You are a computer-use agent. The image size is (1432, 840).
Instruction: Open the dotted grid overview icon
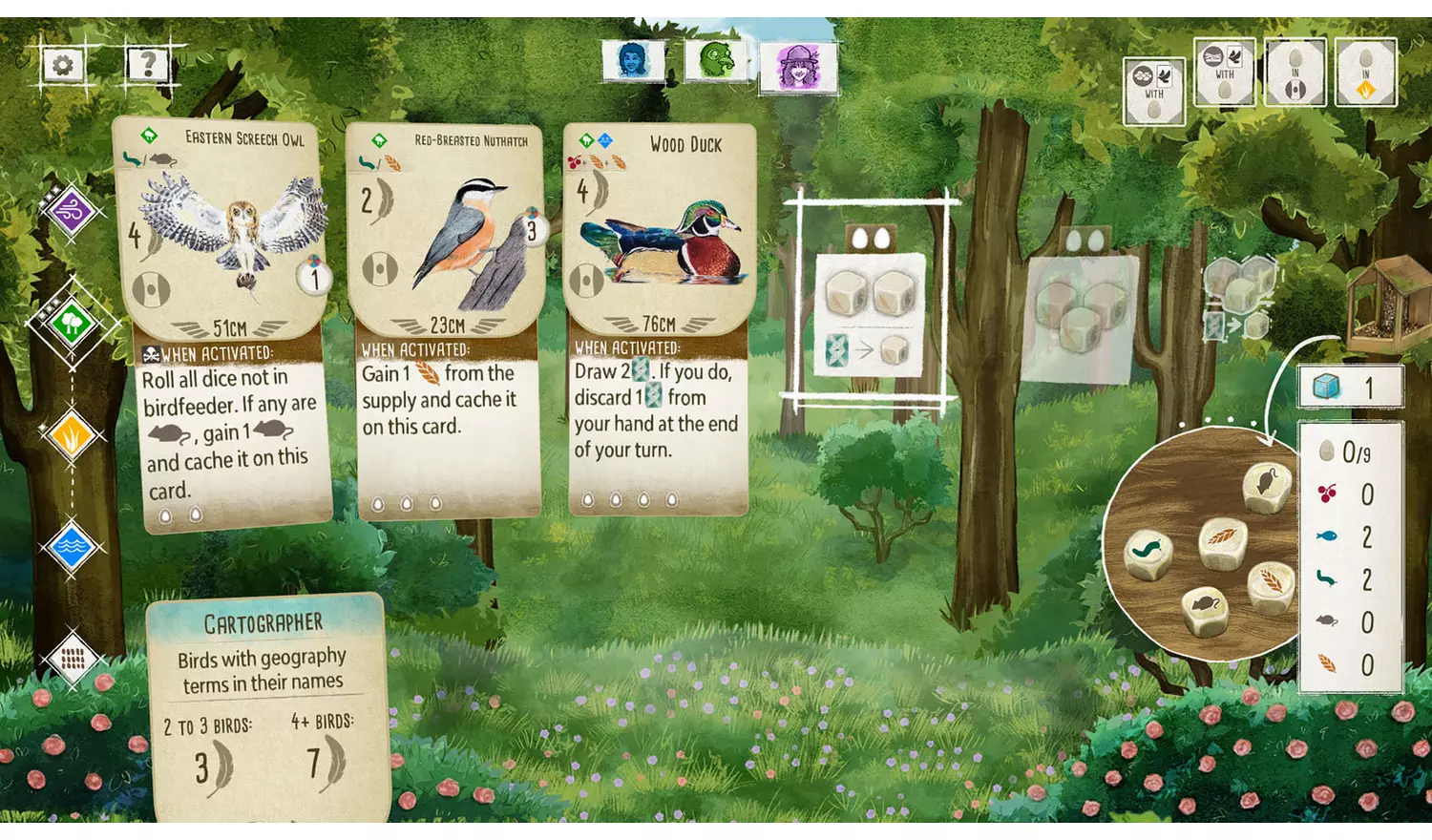72,658
